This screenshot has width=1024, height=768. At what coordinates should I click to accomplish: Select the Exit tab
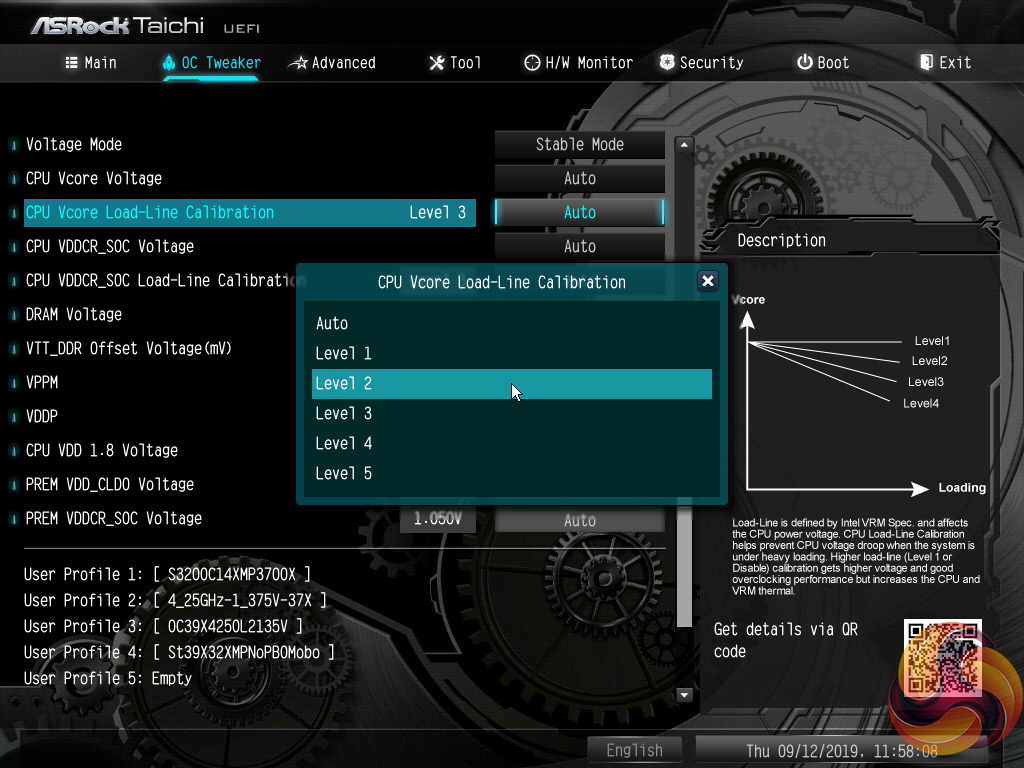pos(945,63)
